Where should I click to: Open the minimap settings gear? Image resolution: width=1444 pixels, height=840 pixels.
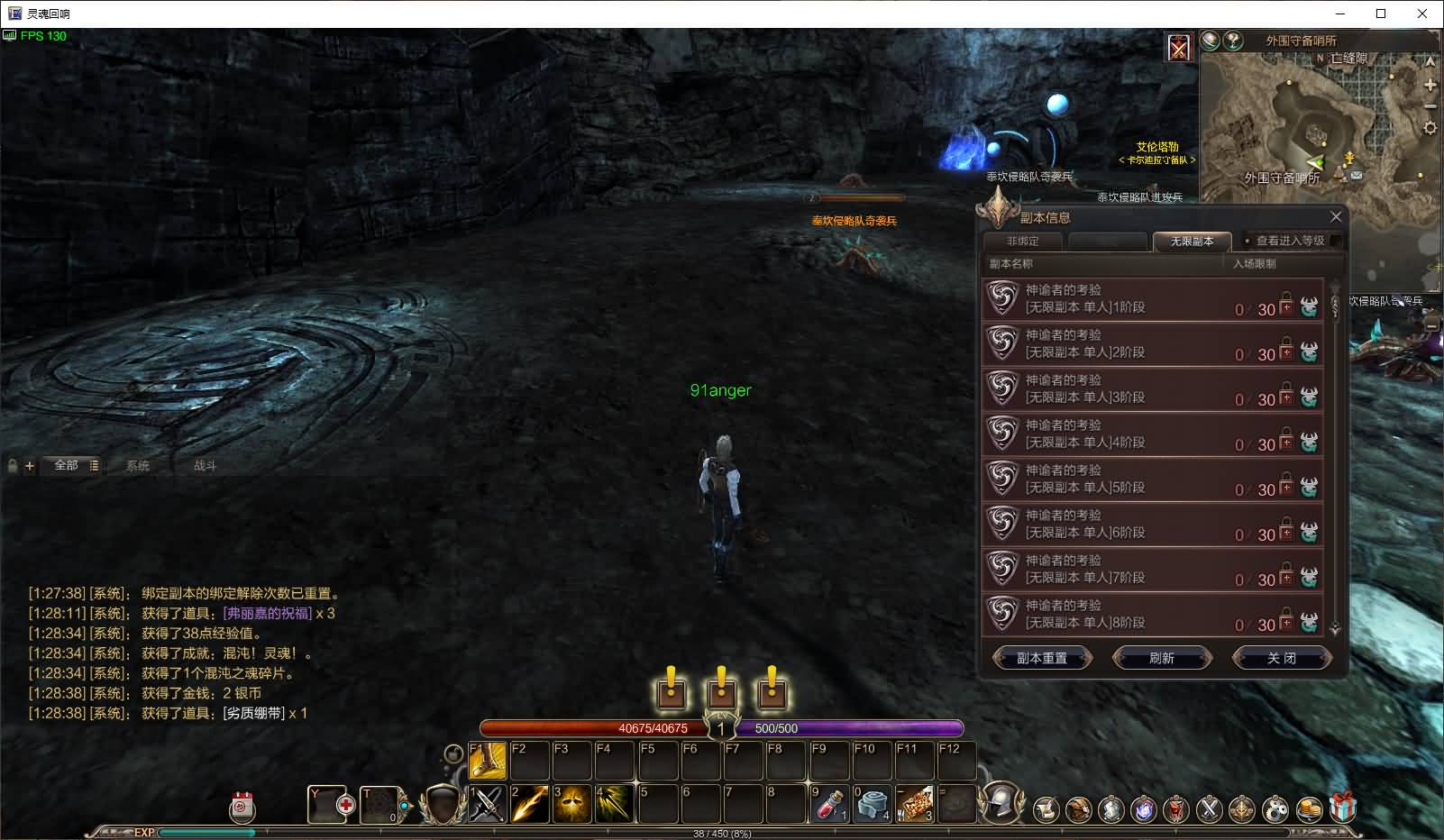click(x=1430, y=126)
